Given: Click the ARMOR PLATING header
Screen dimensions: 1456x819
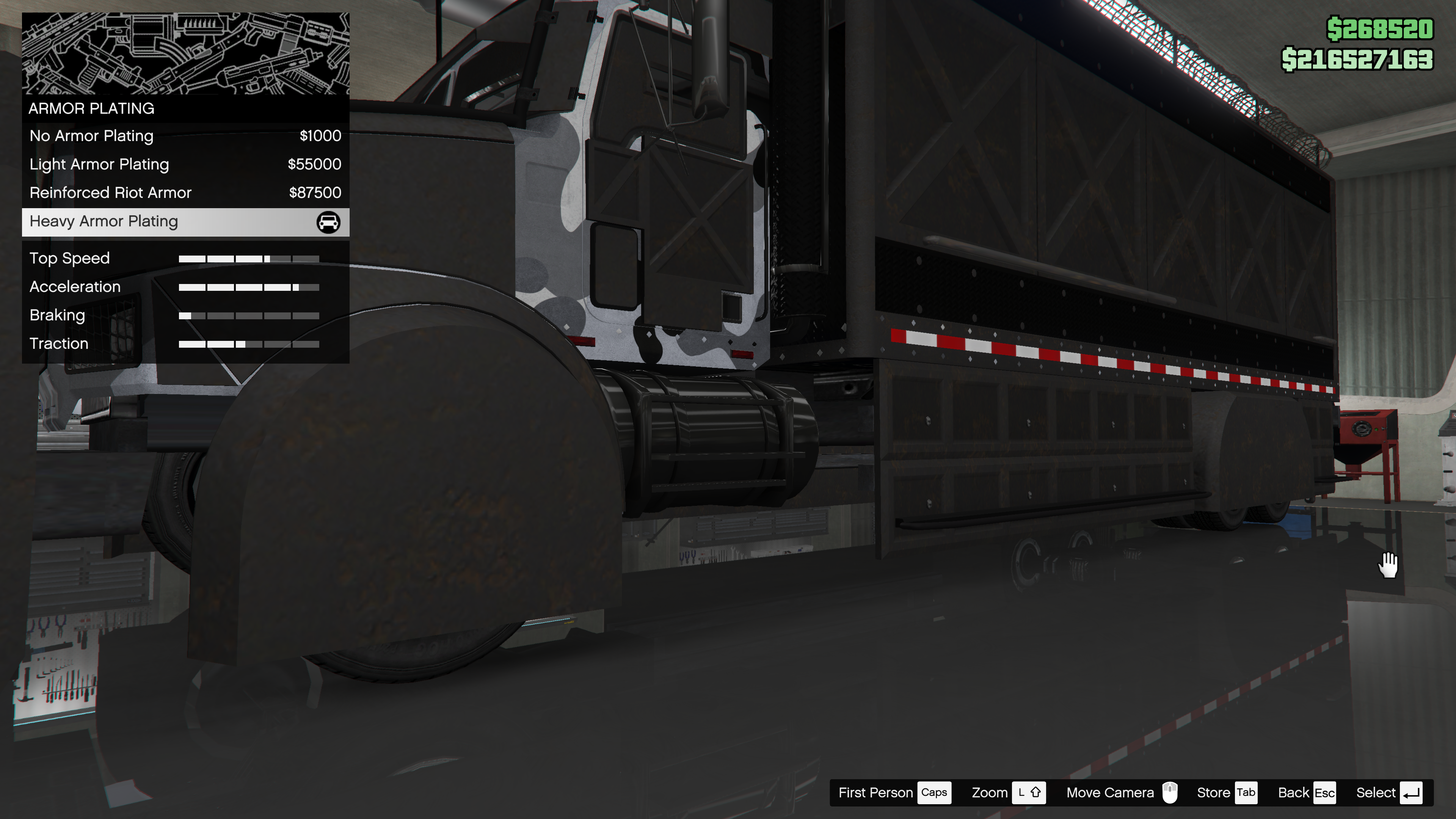Looking at the screenshot, I should coord(91,108).
